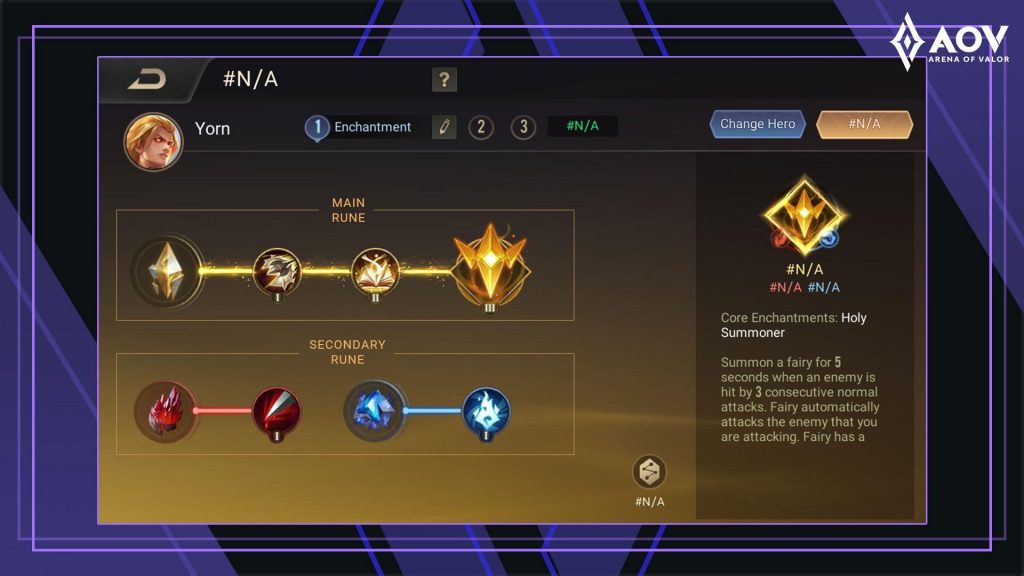Viewport: 1024px width, 576px height.
Task: Click the Change Hero button
Action: pyautogui.click(x=758, y=124)
